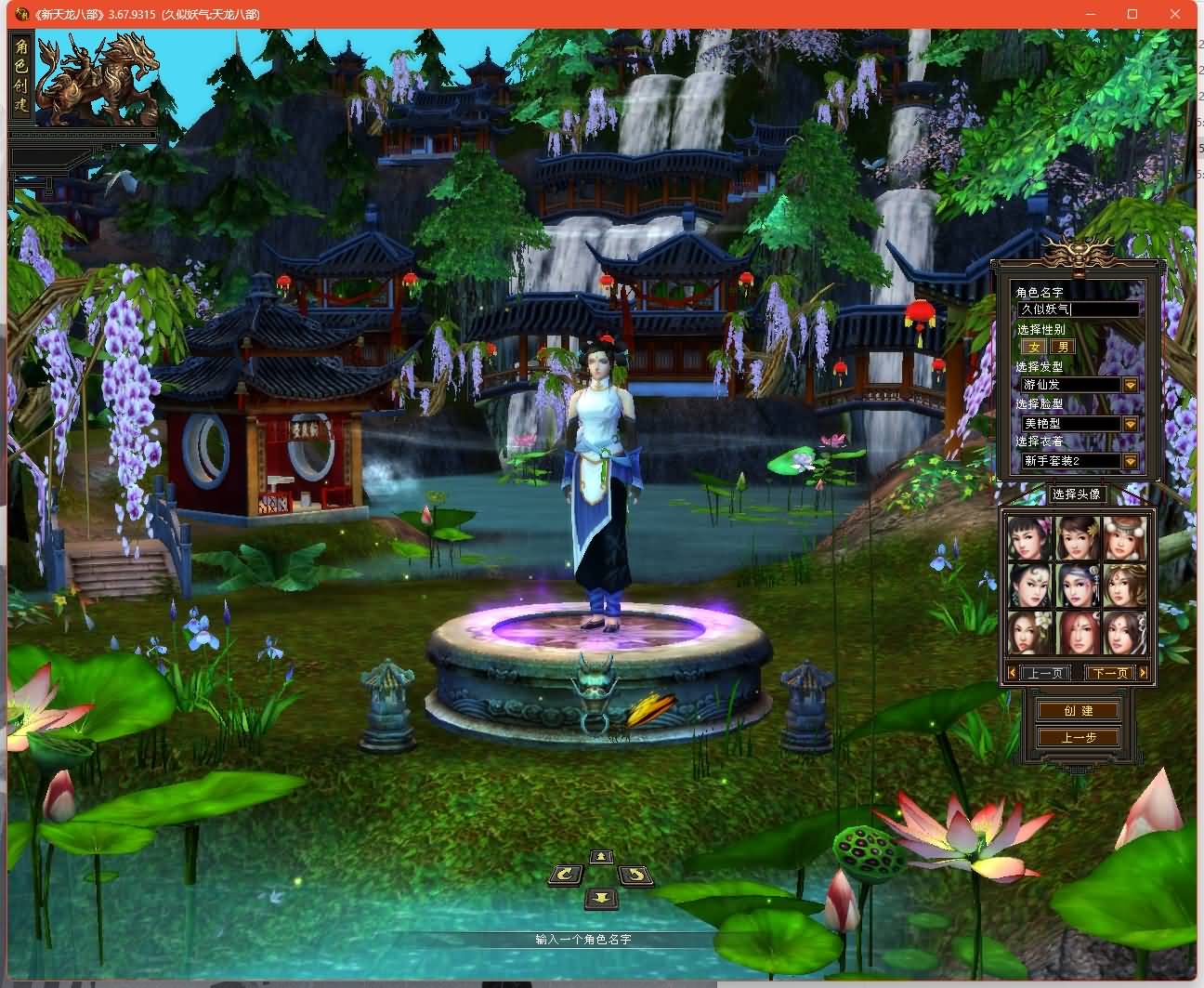Open the 选择衣着 outfit dropdown arrow

coord(1131,461)
